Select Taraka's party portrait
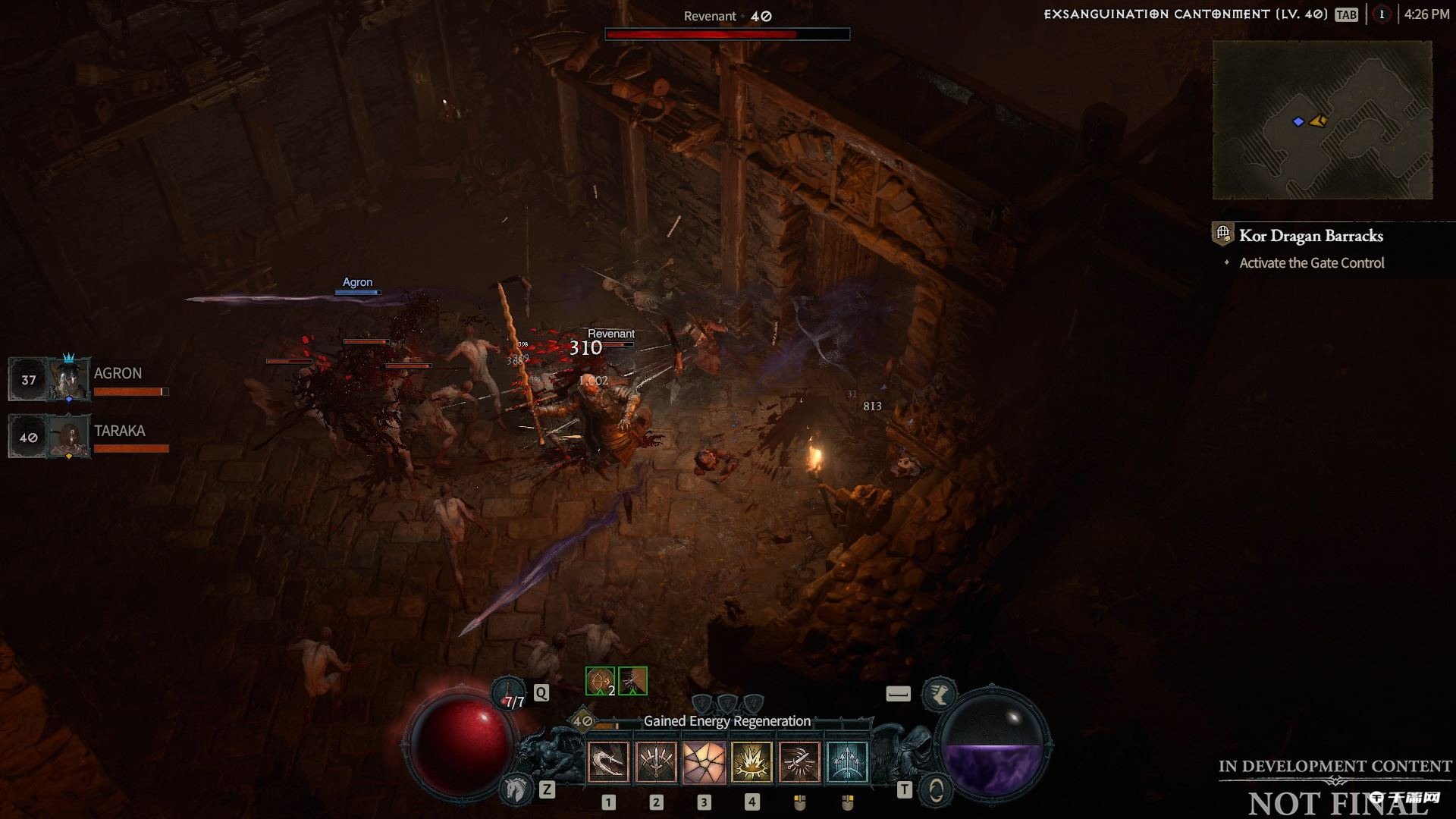 click(x=69, y=436)
